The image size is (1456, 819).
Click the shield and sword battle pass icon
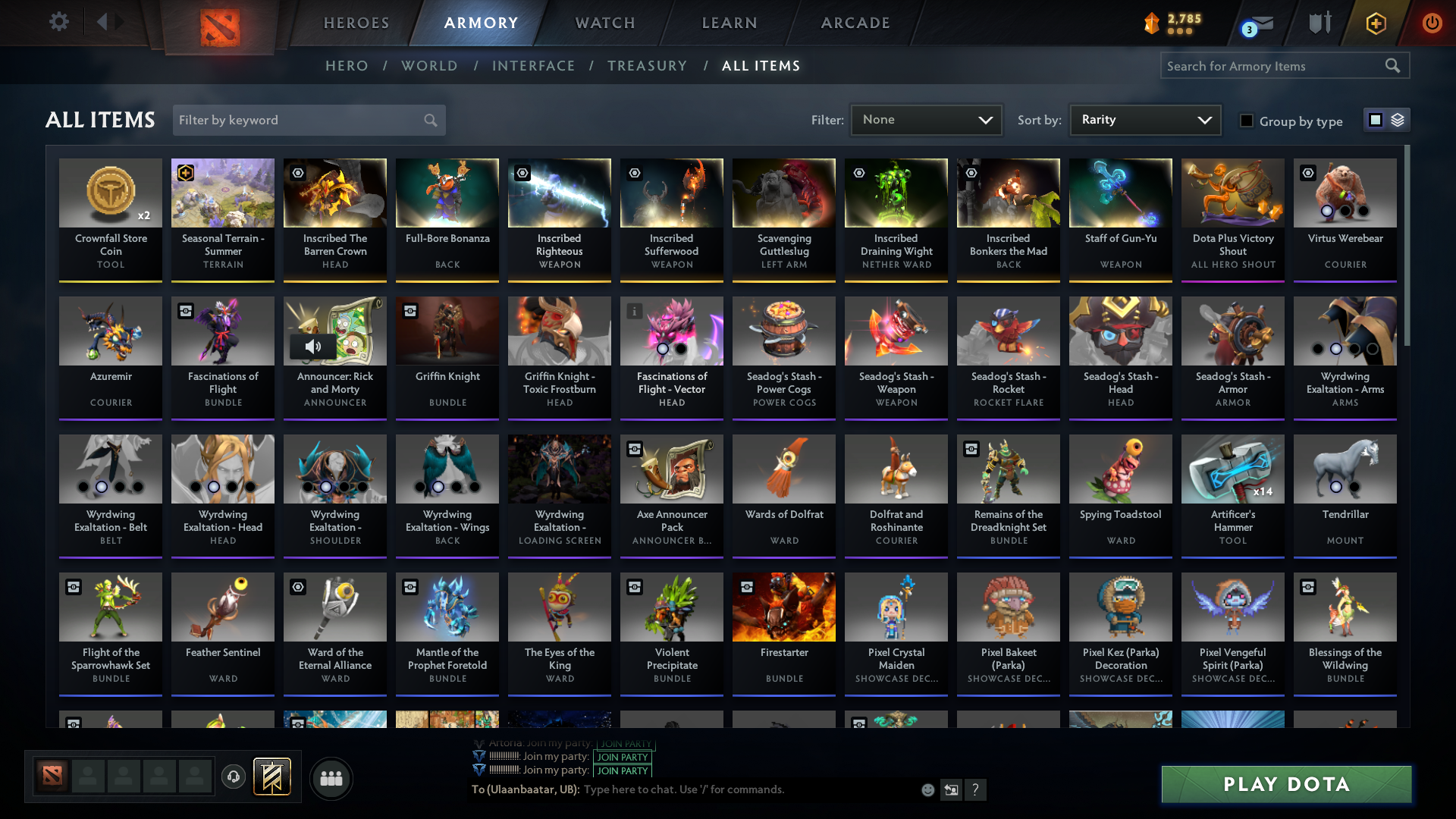[x=1319, y=23]
